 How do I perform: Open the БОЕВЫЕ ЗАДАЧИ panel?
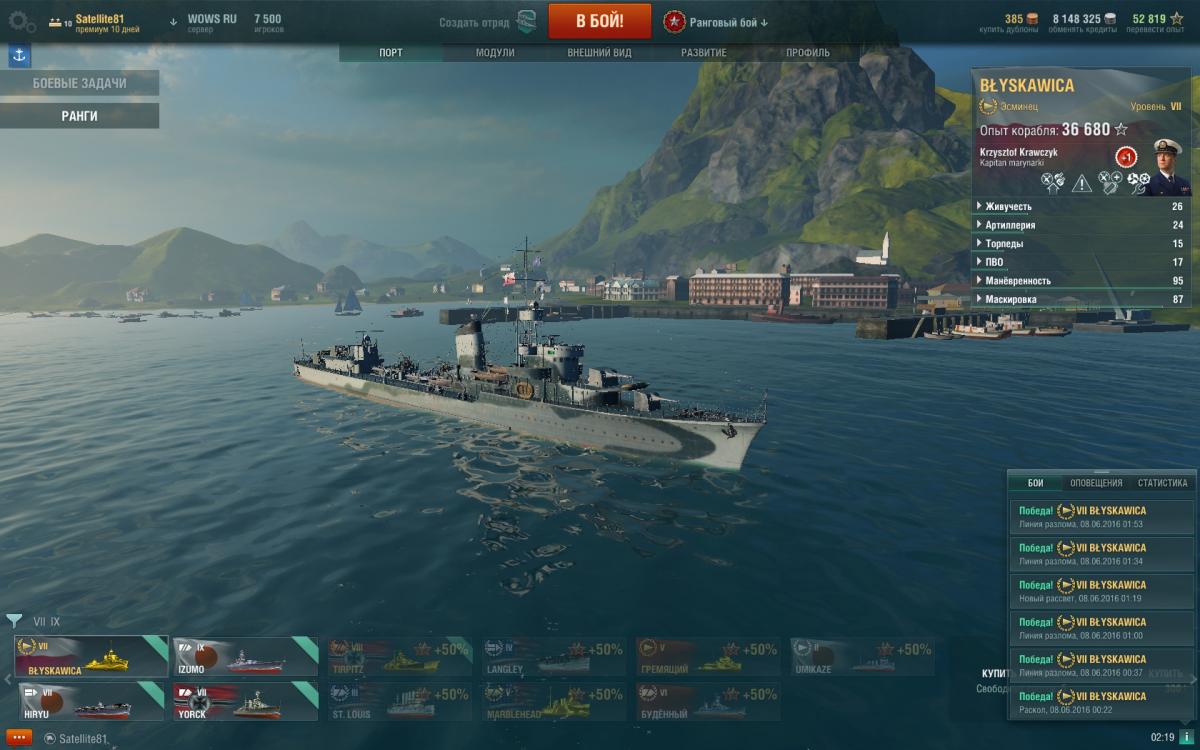click(80, 83)
